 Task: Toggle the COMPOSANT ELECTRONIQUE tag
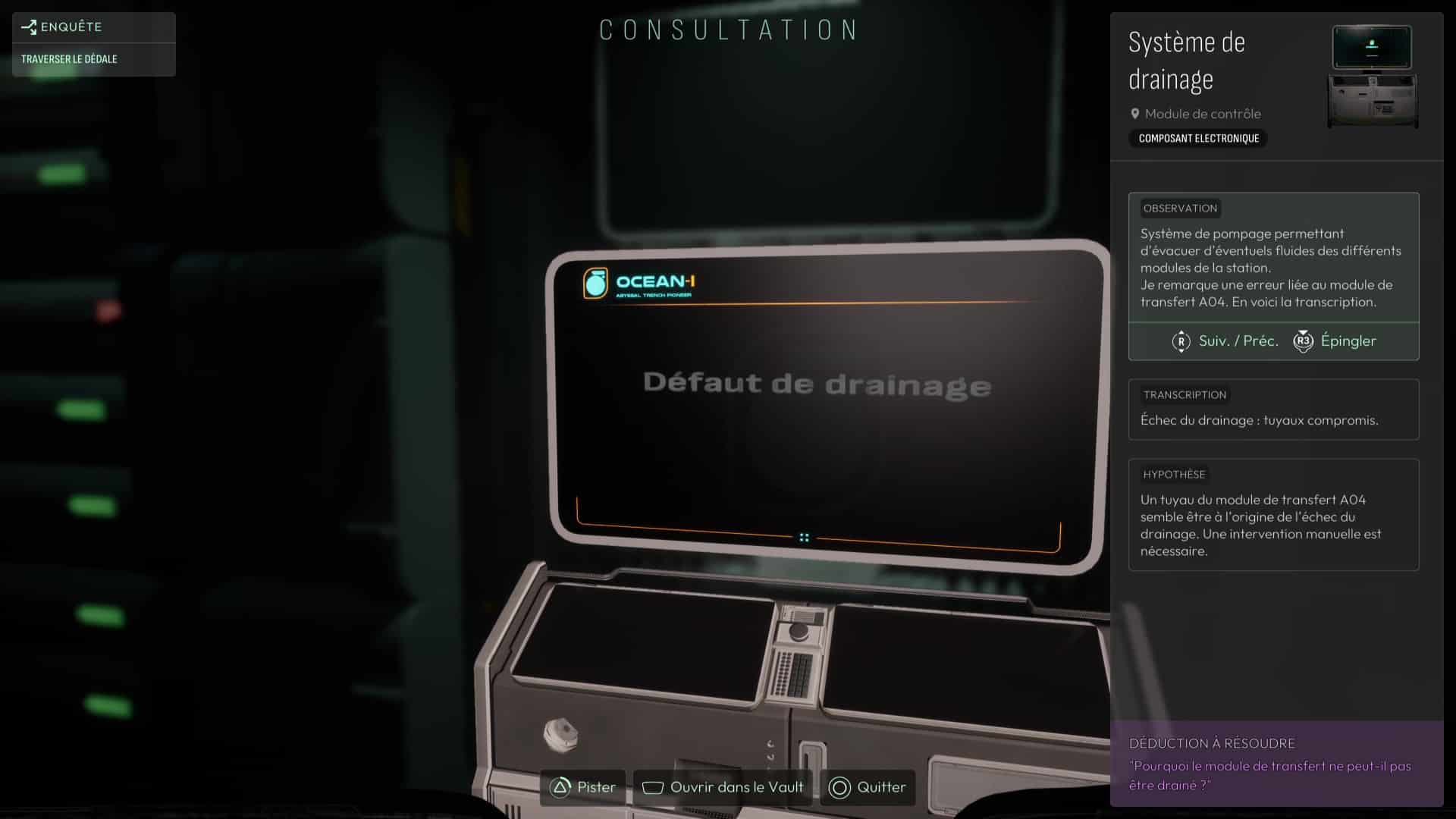click(x=1198, y=138)
